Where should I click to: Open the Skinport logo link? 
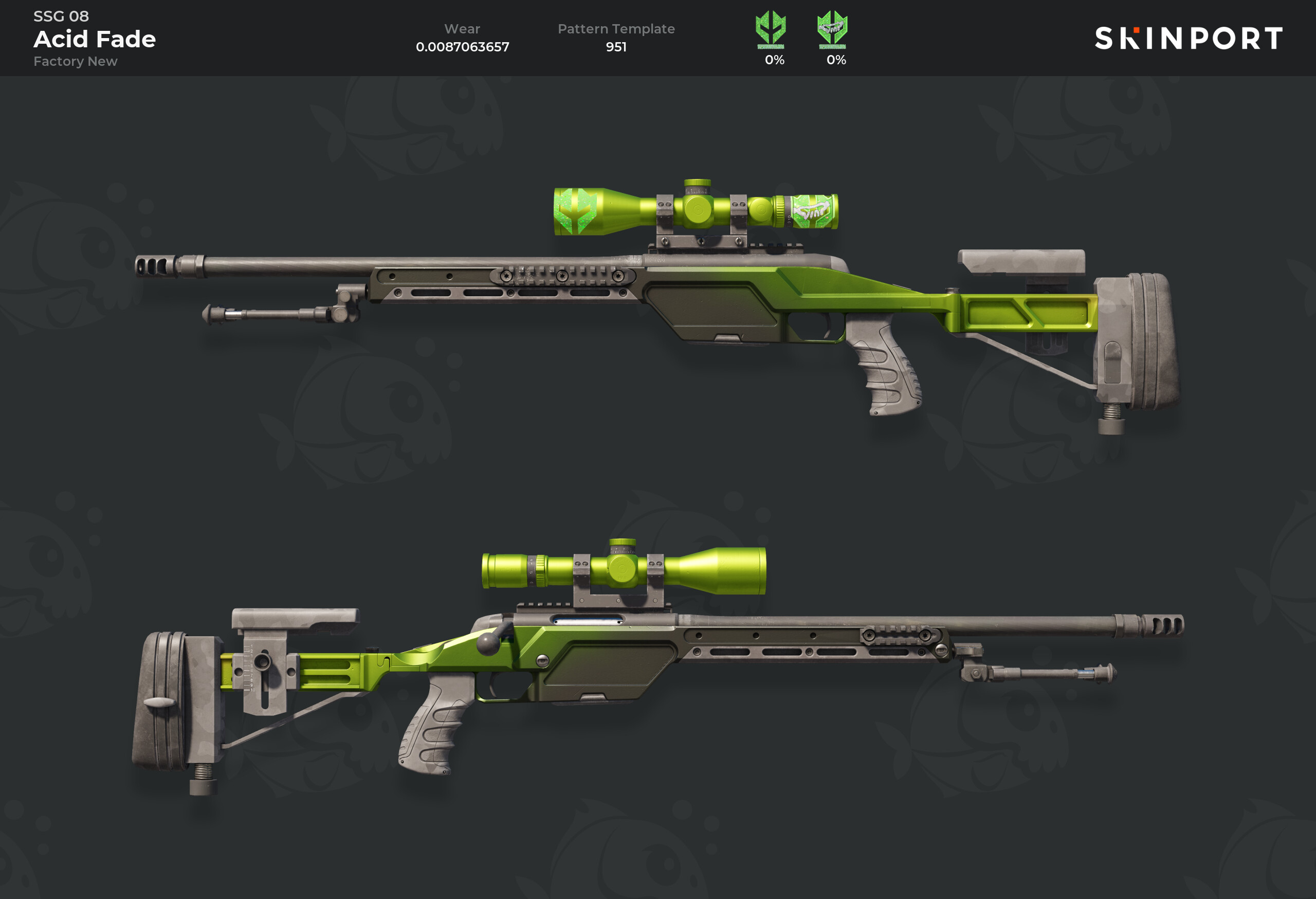tap(1188, 39)
